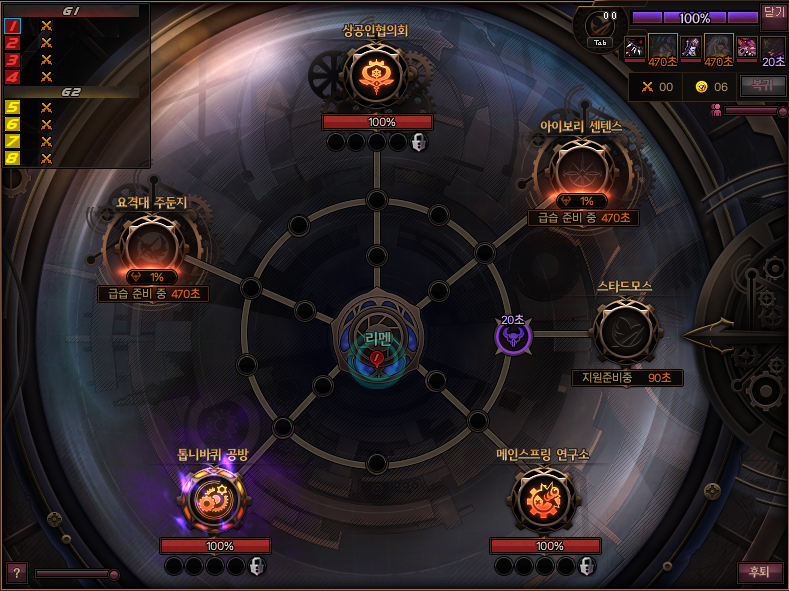The image size is (789, 591).
Task: Select party slot 1 in G1
Action: click(x=13, y=25)
